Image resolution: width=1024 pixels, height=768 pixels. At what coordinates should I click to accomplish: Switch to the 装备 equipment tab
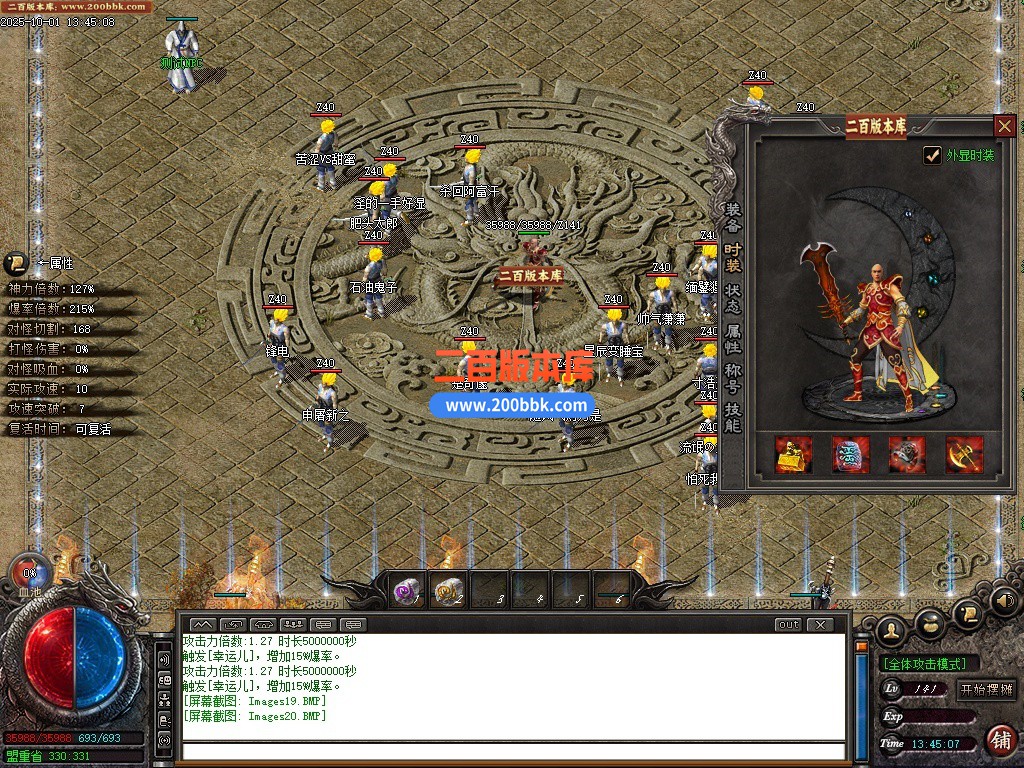pyautogui.click(x=733, y=218)
